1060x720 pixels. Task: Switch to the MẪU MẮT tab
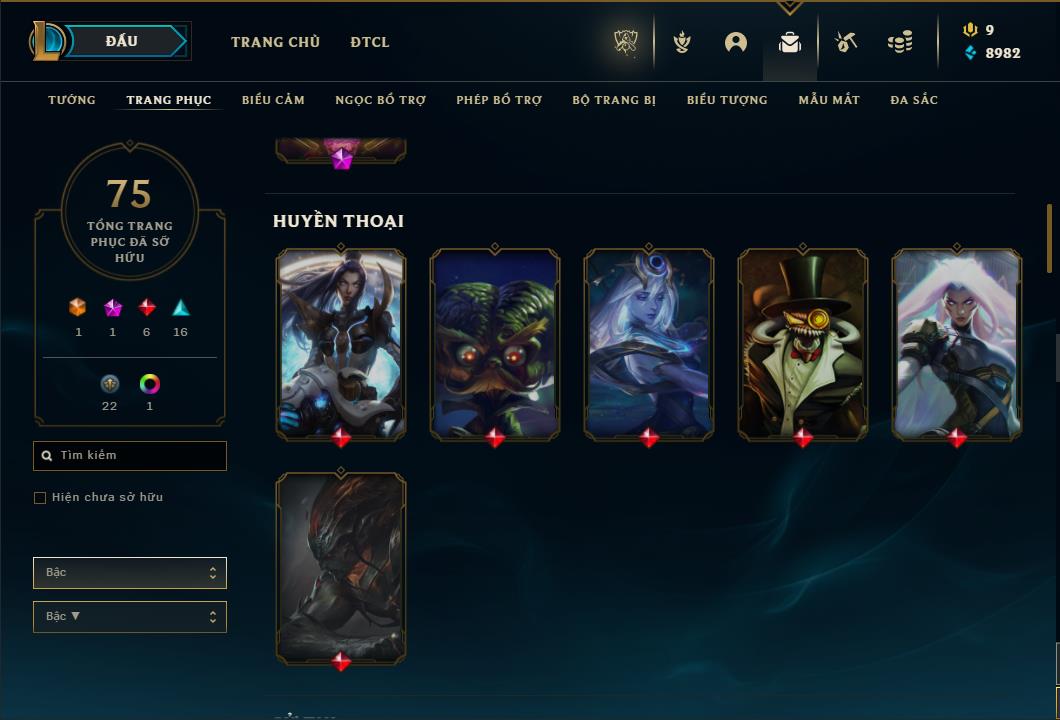829,100
